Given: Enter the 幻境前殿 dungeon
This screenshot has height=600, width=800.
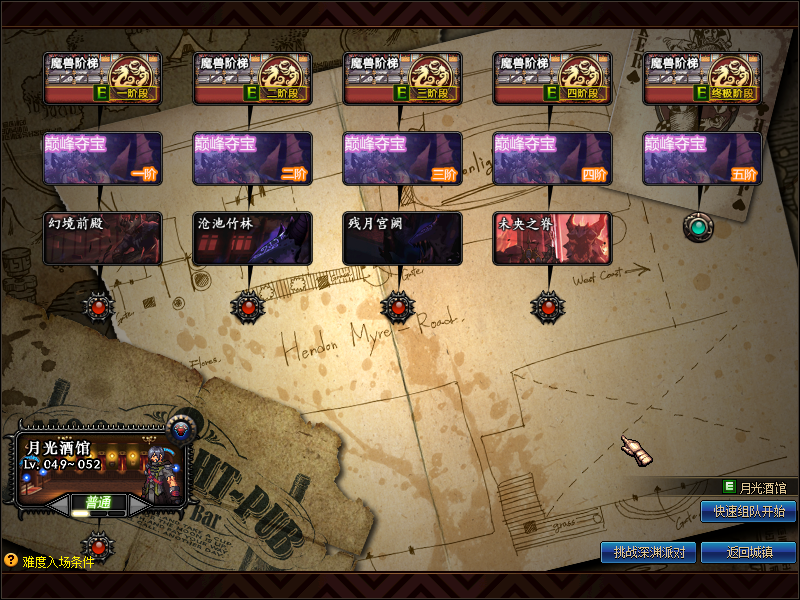Looking at the screenshot, I should point(102,238).
